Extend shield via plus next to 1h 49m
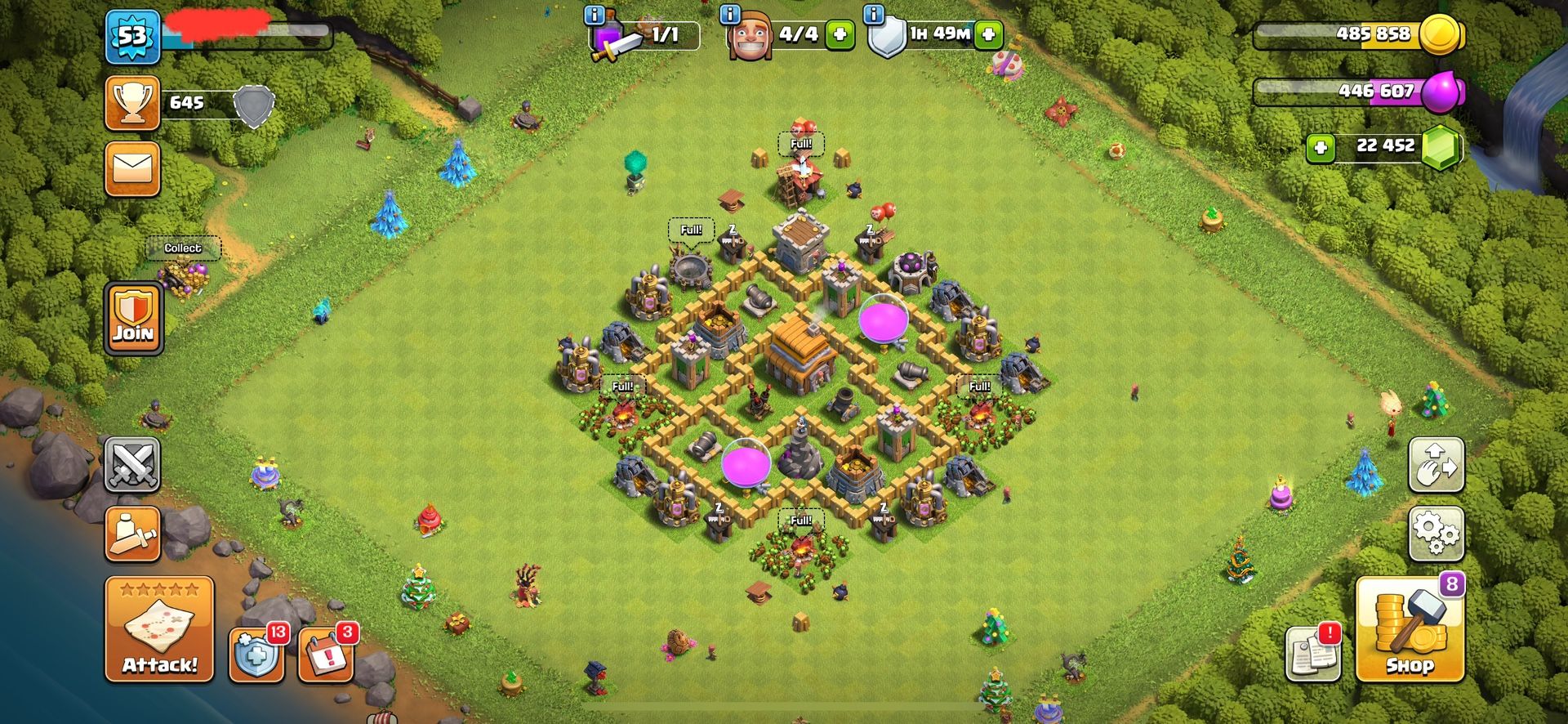Viewport: 1568px width, 724px height. (987, 36)
